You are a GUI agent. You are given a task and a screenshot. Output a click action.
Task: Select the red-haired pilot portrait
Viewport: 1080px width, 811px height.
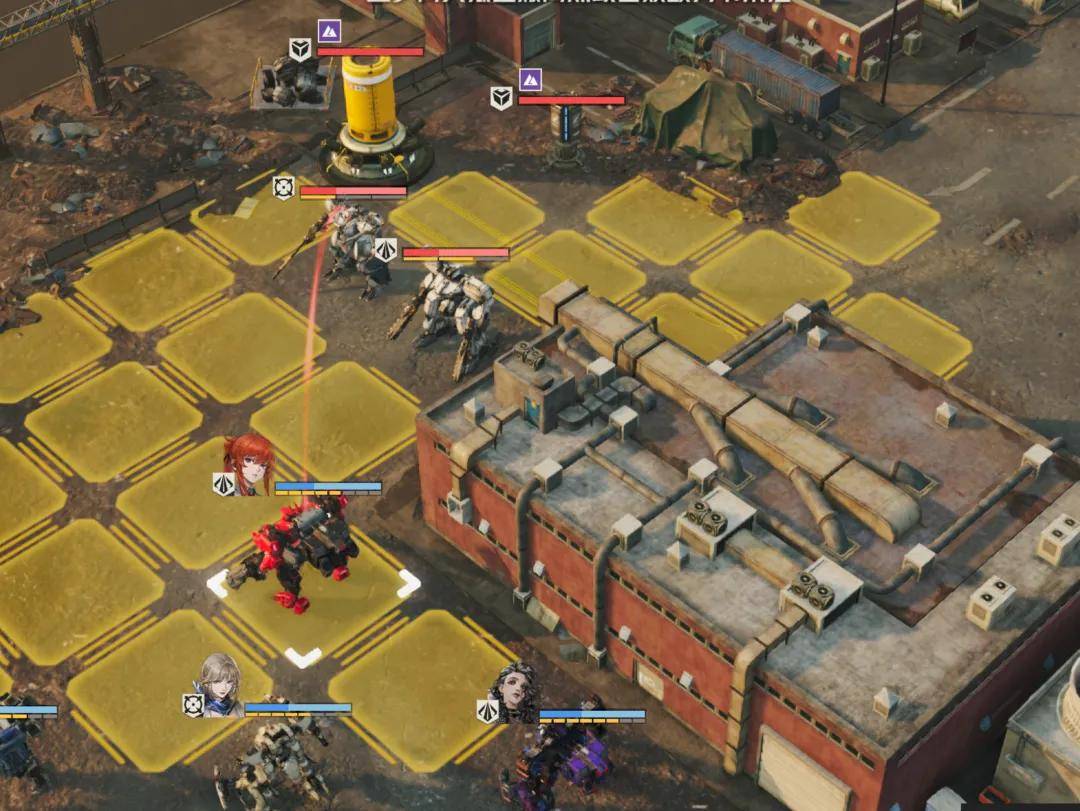pos(246,464)
